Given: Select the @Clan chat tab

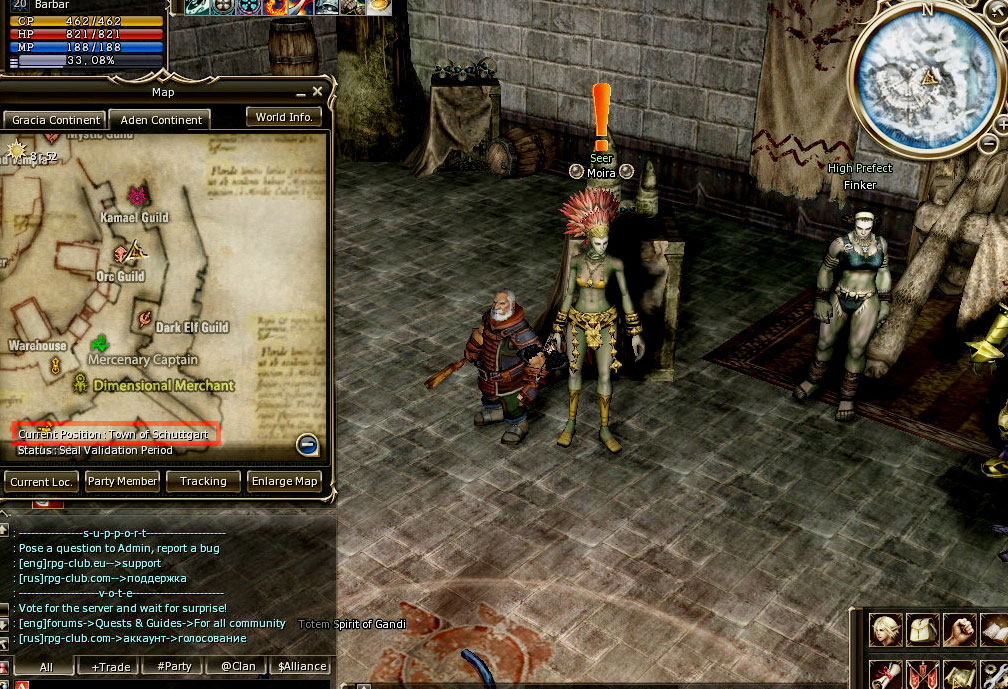Looking at the screenshot, I should click(x=238, y=666).
